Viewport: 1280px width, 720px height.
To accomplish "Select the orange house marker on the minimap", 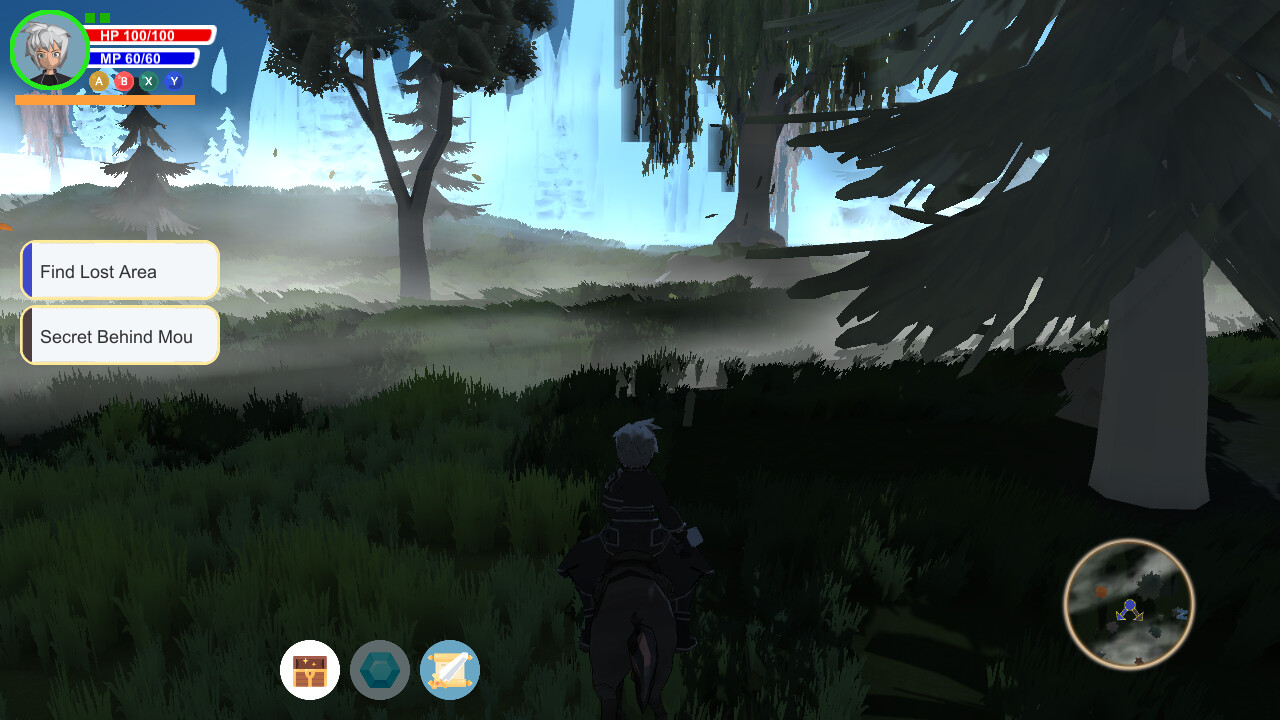I will click(x=1102, y=591).
